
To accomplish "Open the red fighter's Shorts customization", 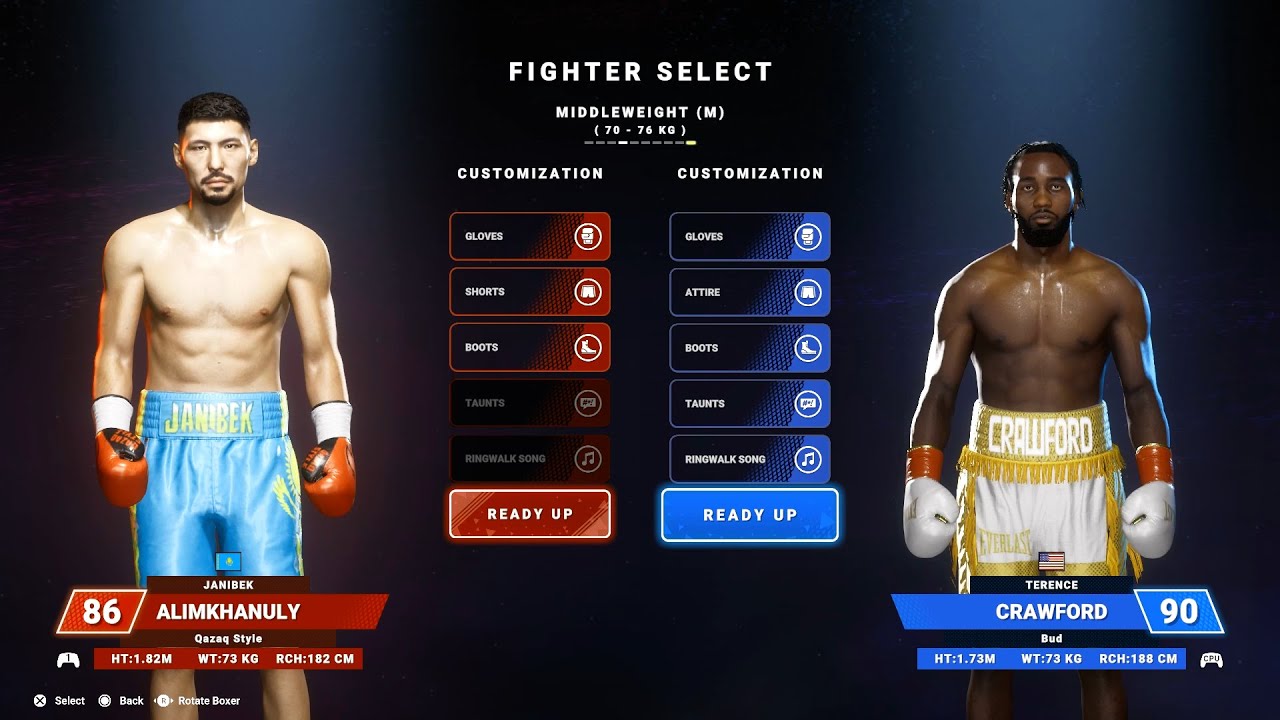I will click(529, 292).
